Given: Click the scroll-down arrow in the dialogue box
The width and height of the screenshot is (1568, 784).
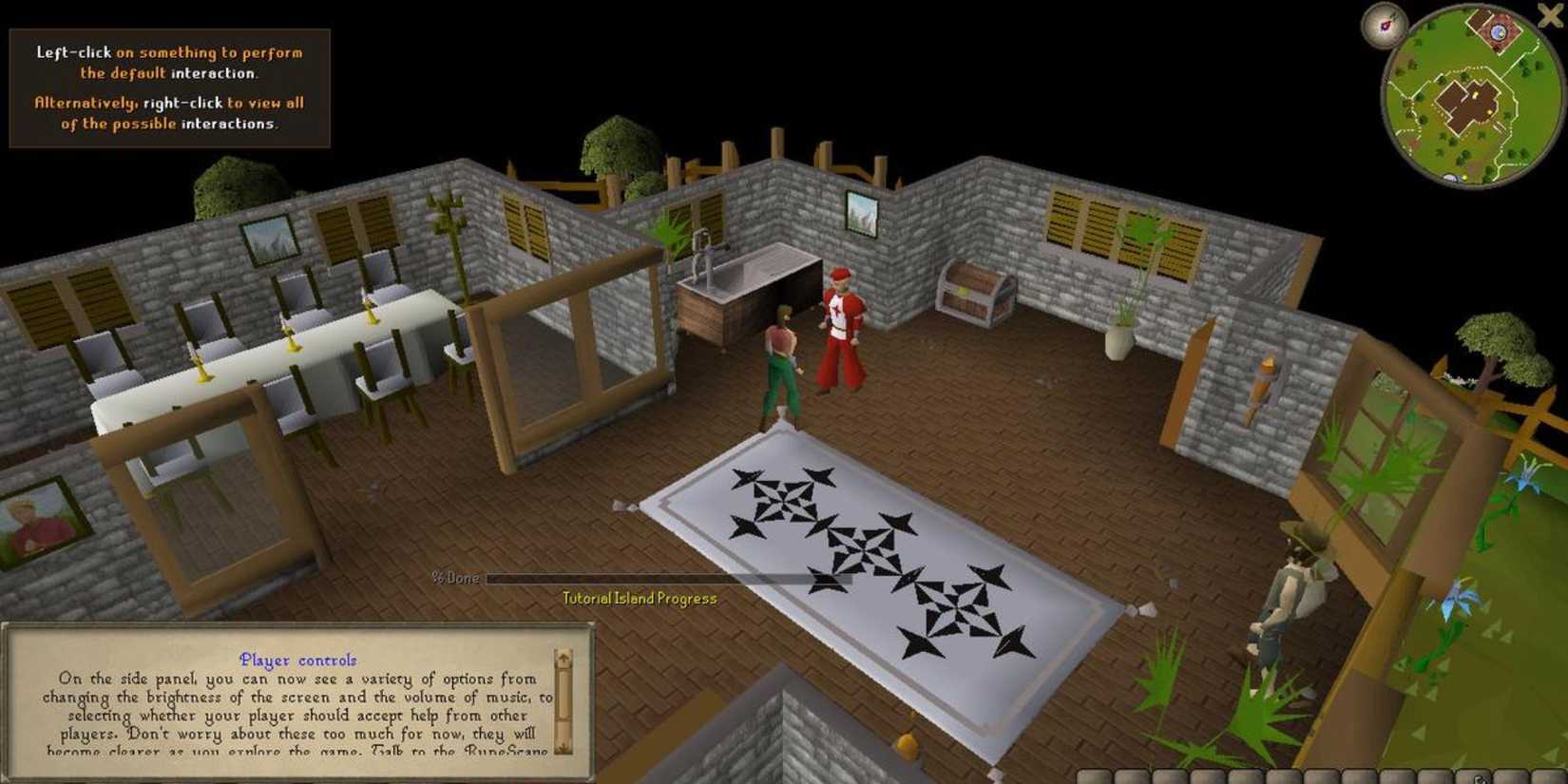Looking at the screenshot, I should 564,747.
